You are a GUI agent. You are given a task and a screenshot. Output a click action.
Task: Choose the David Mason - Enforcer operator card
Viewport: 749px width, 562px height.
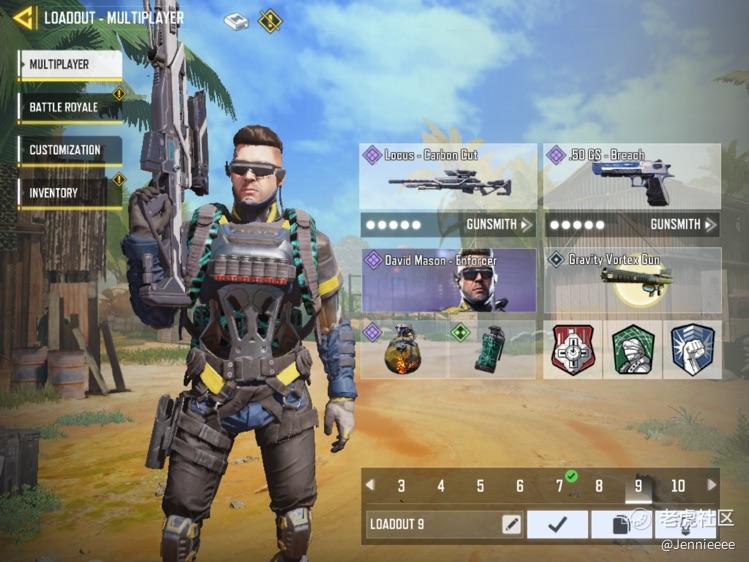[x=448, y=281]
